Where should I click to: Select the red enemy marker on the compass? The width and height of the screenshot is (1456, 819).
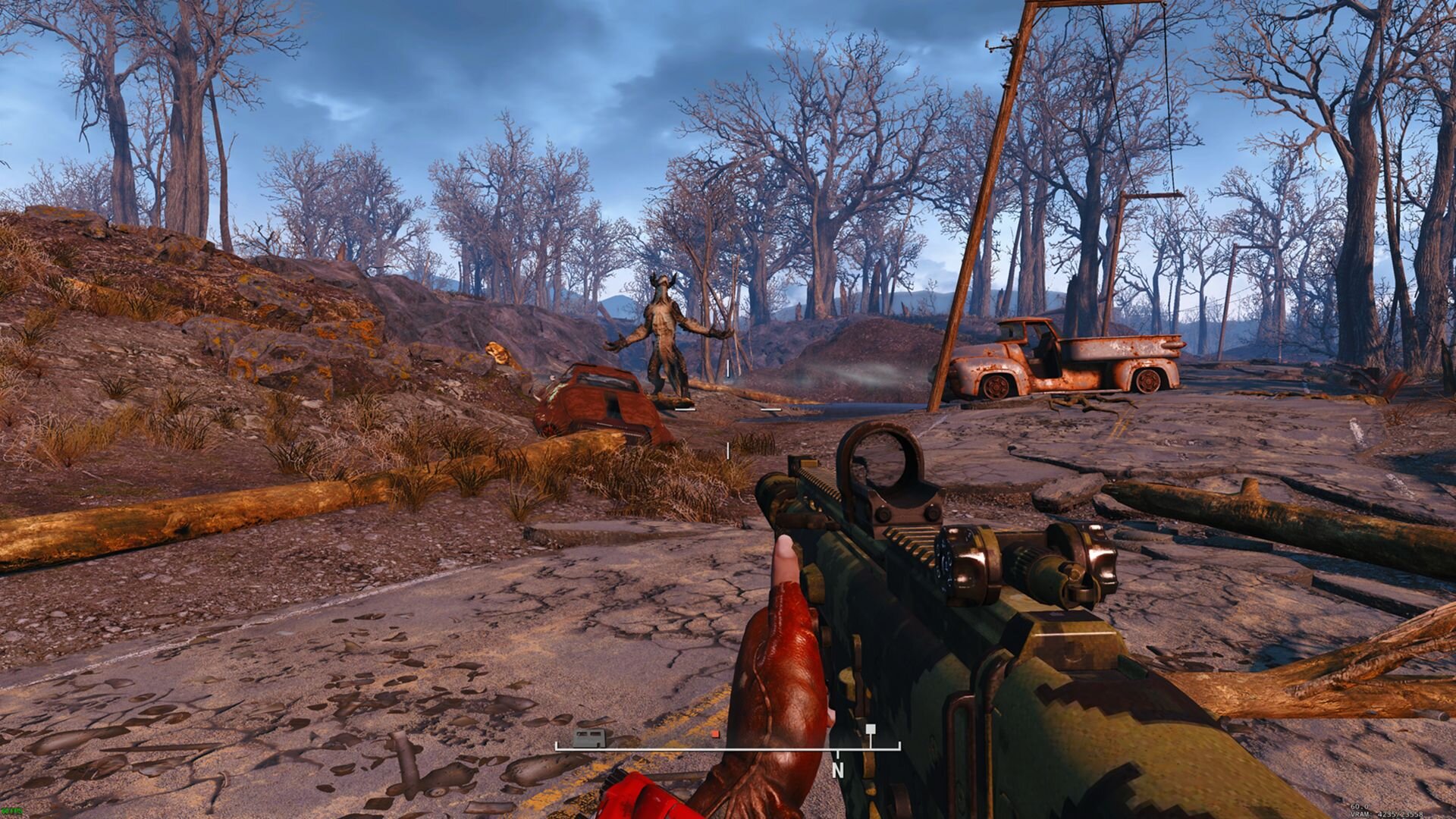coord(716,733)
